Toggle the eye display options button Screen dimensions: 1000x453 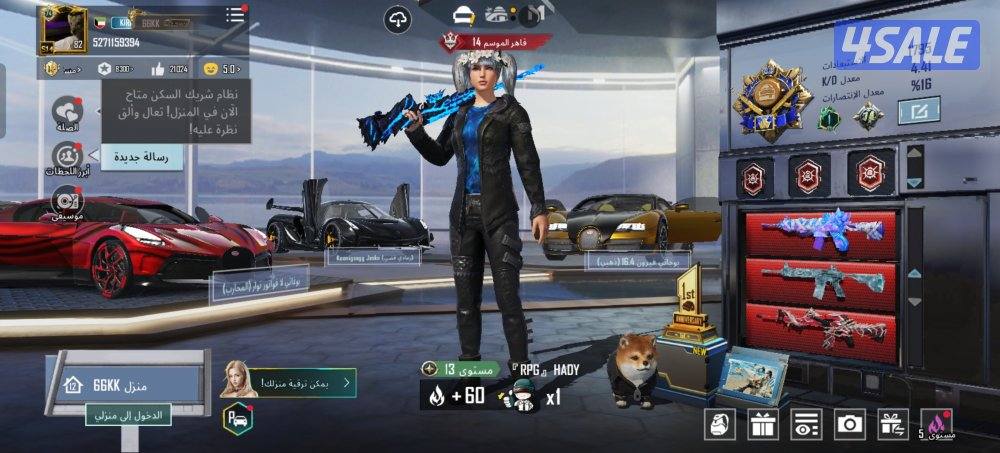coord(806,424)
